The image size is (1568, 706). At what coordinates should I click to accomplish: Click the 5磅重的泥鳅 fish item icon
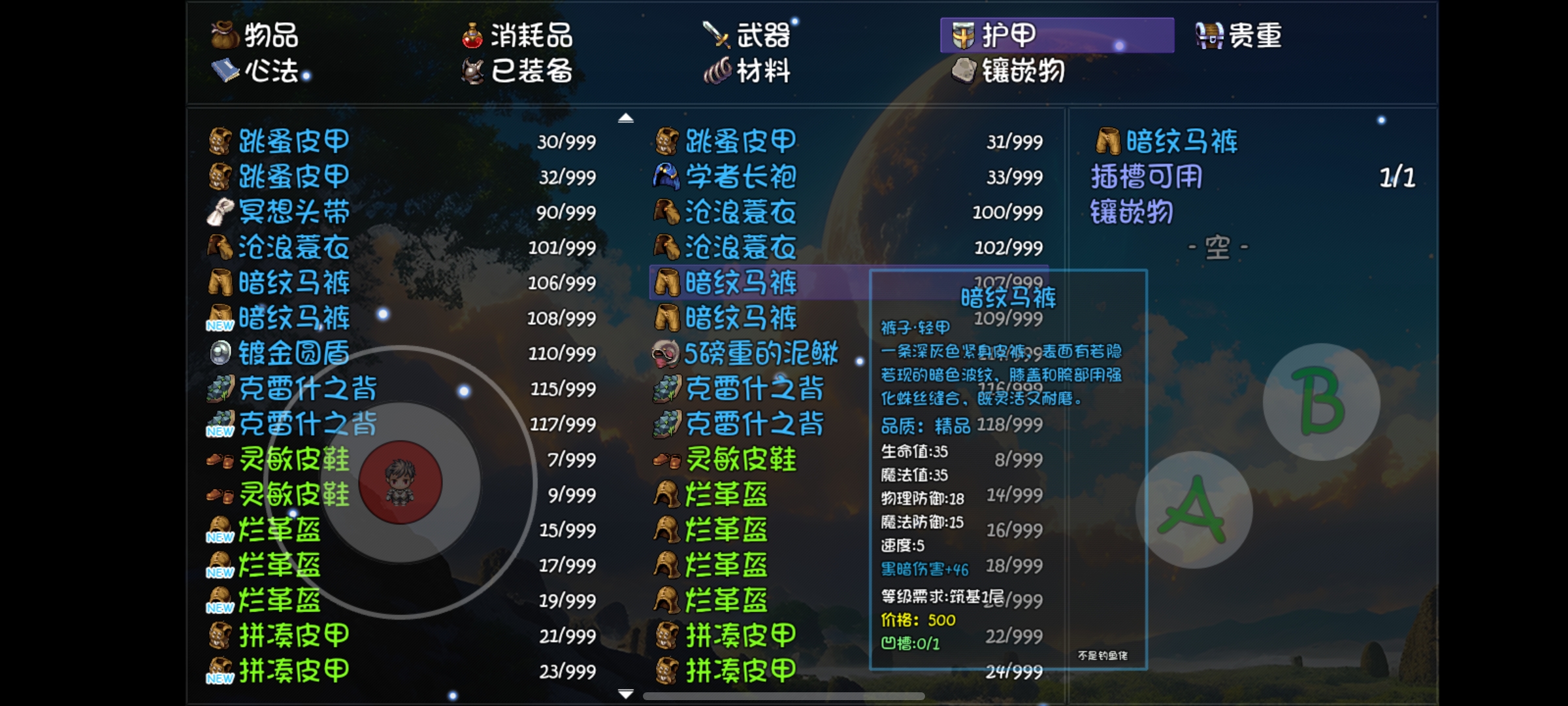tap(665, 353)
